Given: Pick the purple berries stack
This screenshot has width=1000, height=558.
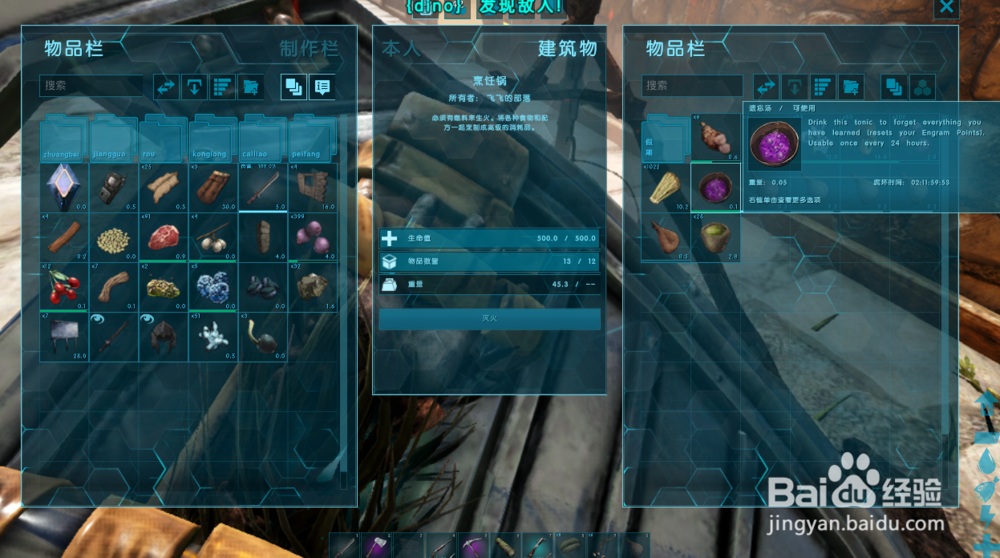Looking at the screenshot, I should [x=313, y=237].
